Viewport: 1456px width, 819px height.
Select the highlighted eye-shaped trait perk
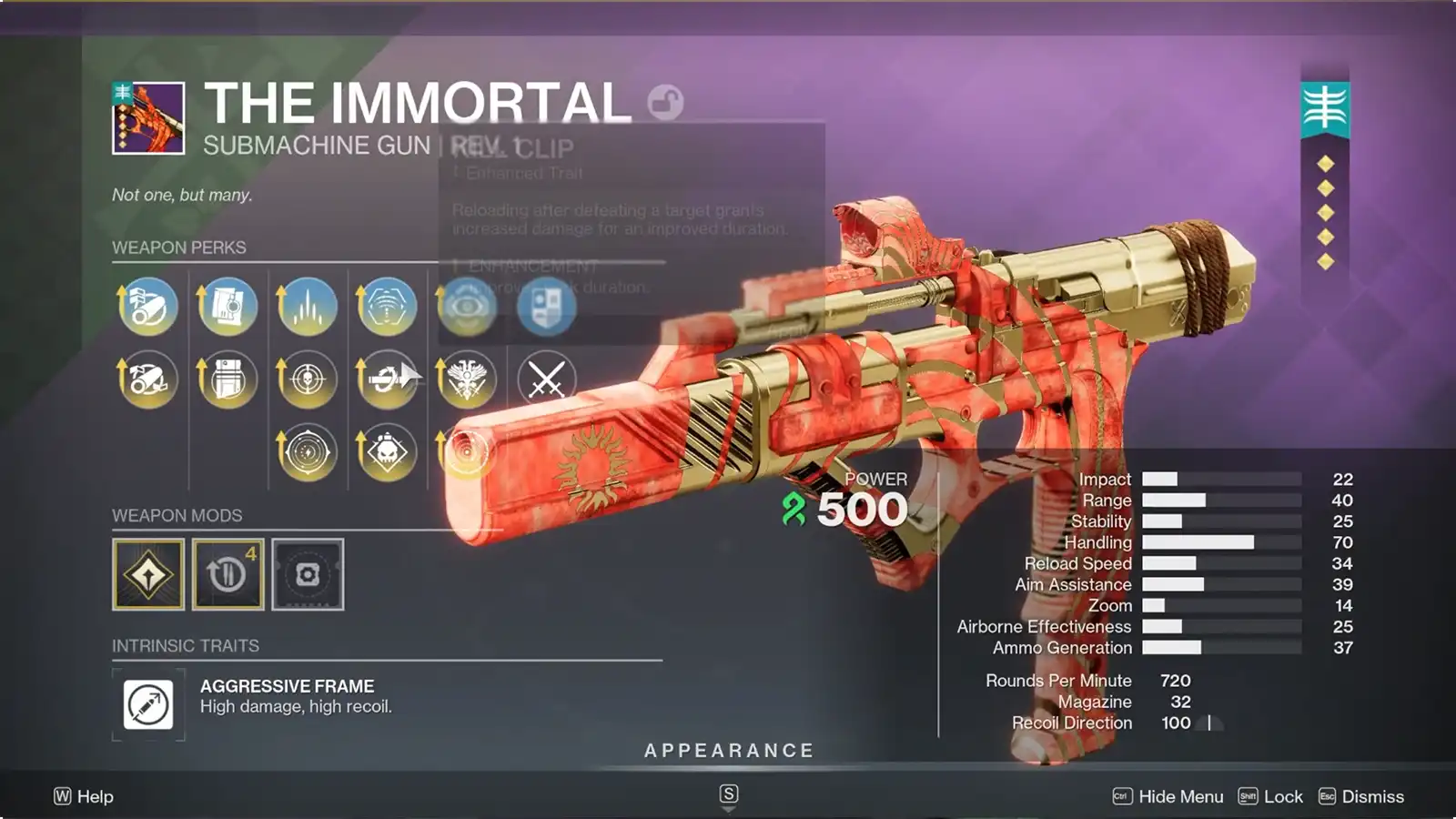click(466, 308)
